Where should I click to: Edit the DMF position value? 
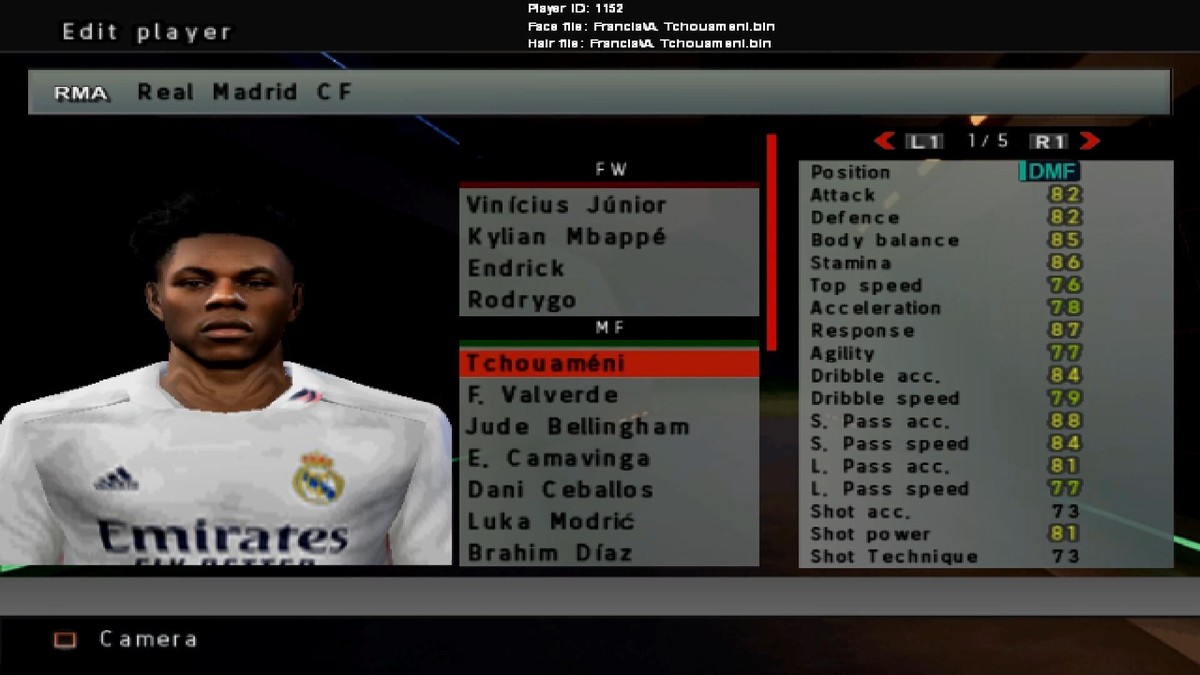[x=1050, y=172]
